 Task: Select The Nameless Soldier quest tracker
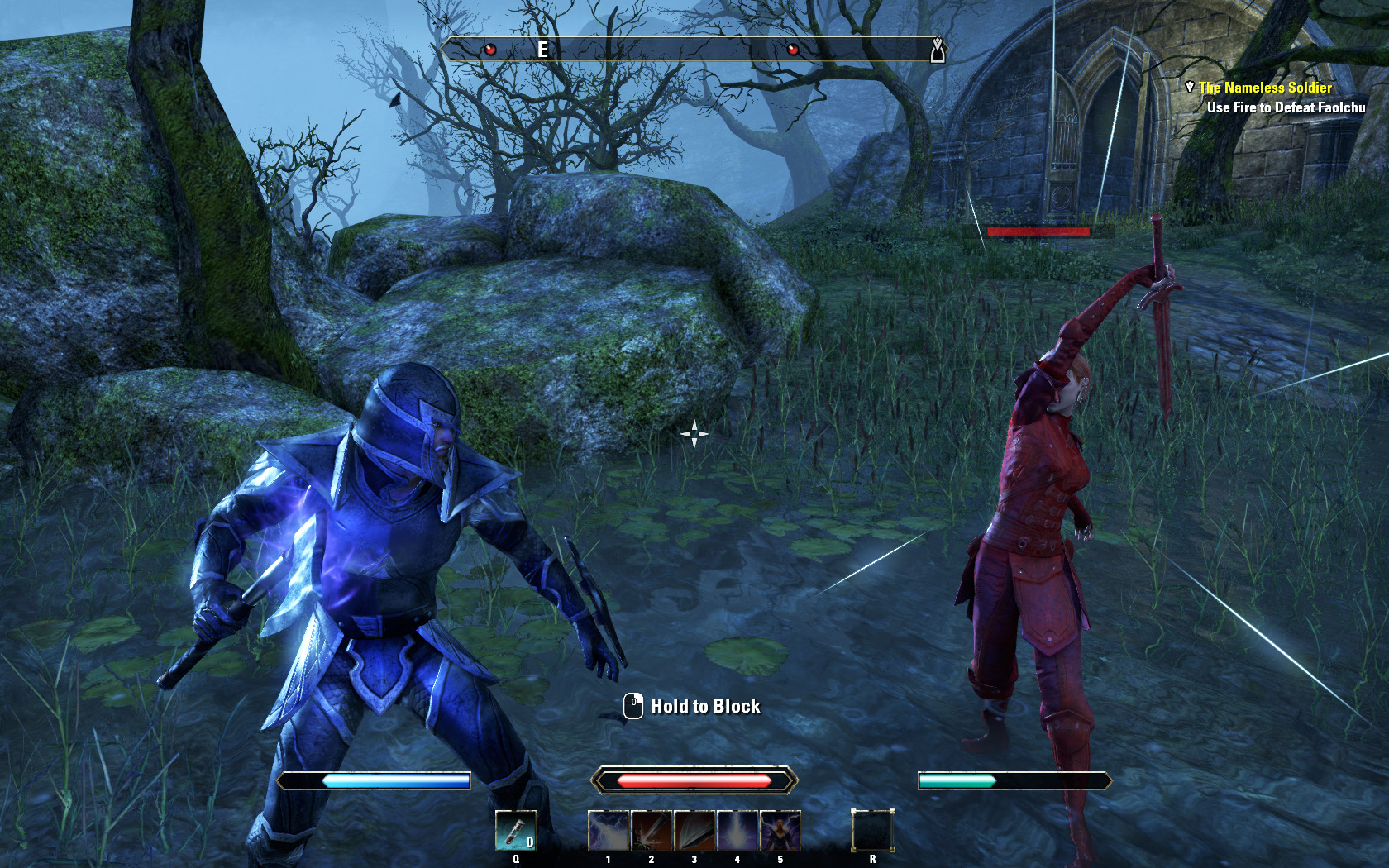pyautogui.click(x=1265, y=88)
